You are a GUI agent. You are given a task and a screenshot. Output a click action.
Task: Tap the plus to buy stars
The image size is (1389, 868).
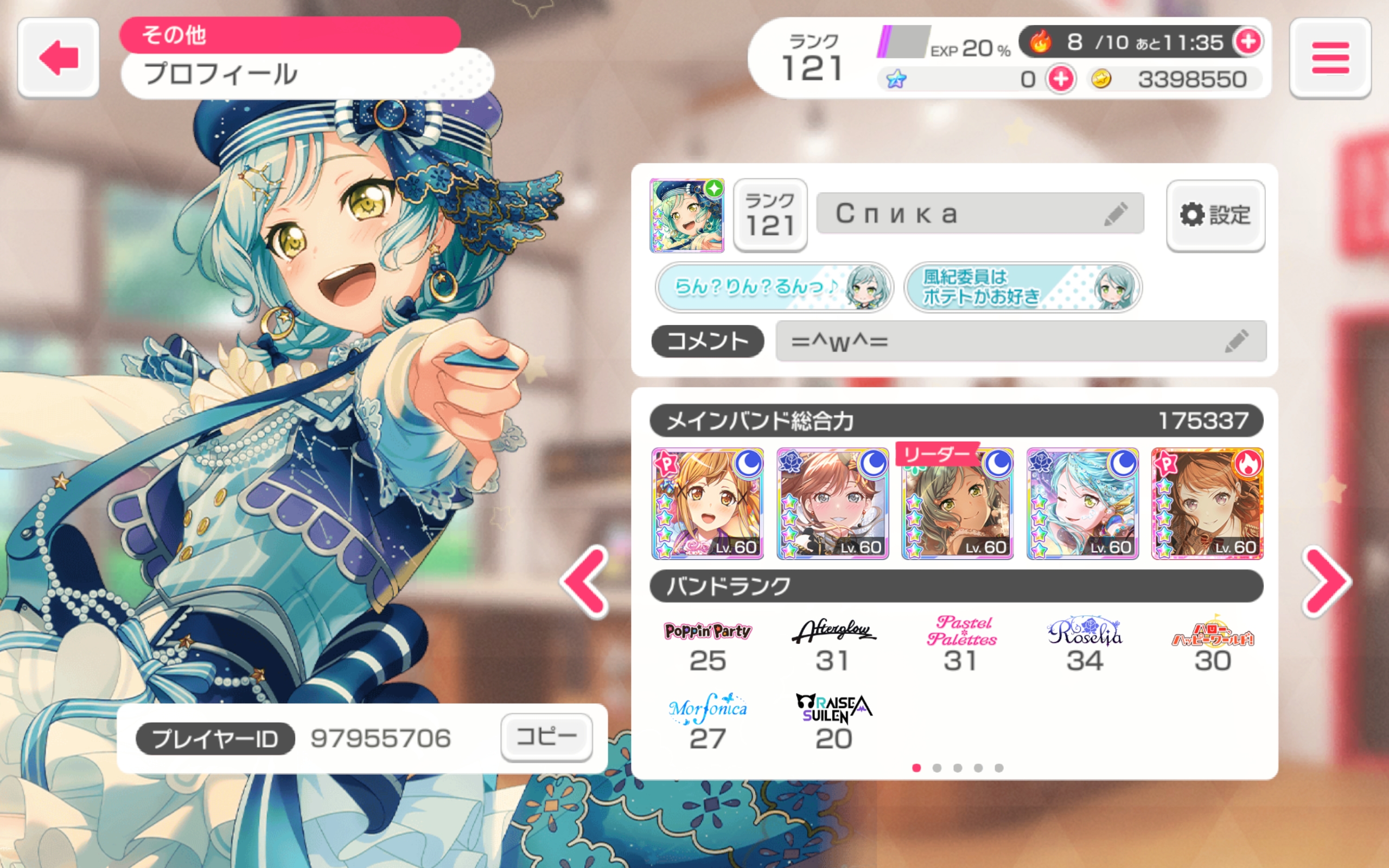click(1060, 79)
